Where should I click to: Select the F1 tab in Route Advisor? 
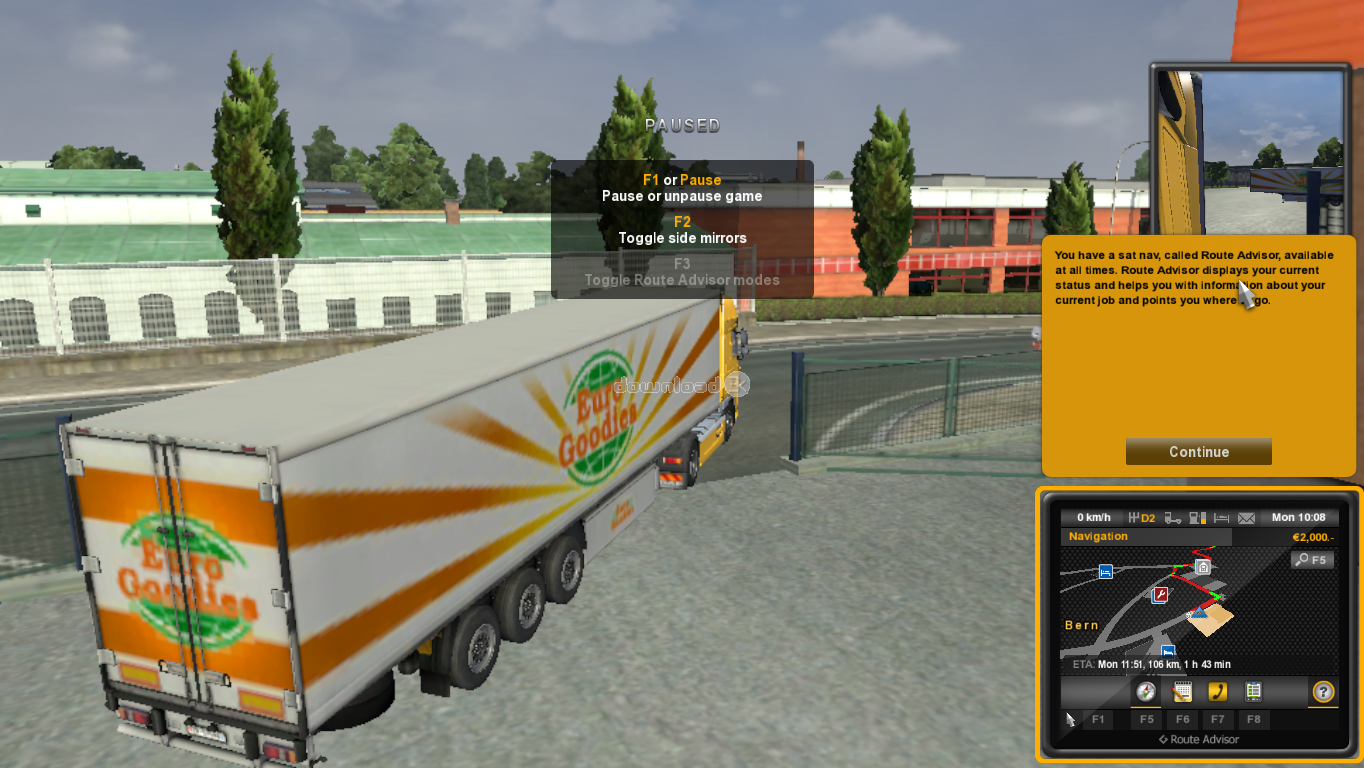click(x=1099, y=720)
